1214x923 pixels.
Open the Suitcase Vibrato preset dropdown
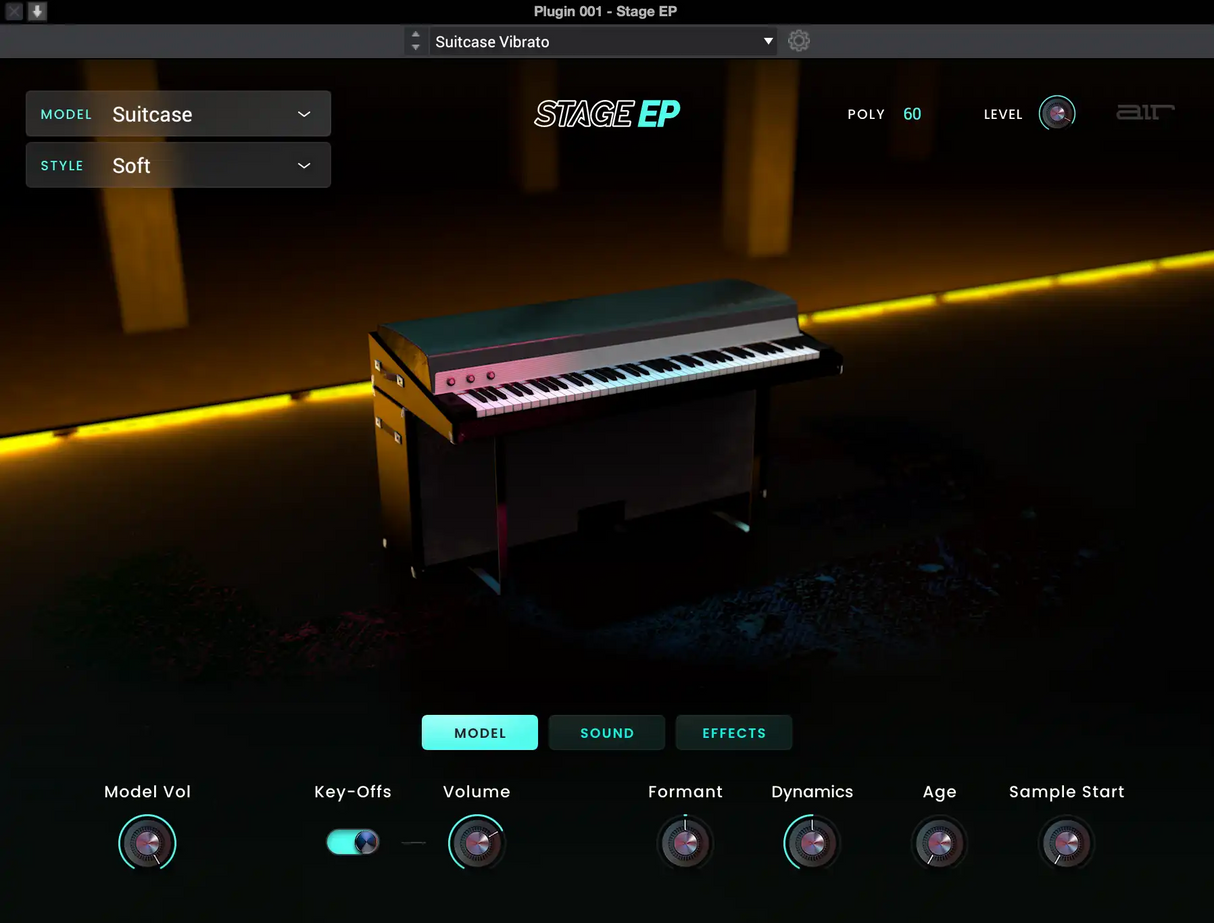click(604, 42)
